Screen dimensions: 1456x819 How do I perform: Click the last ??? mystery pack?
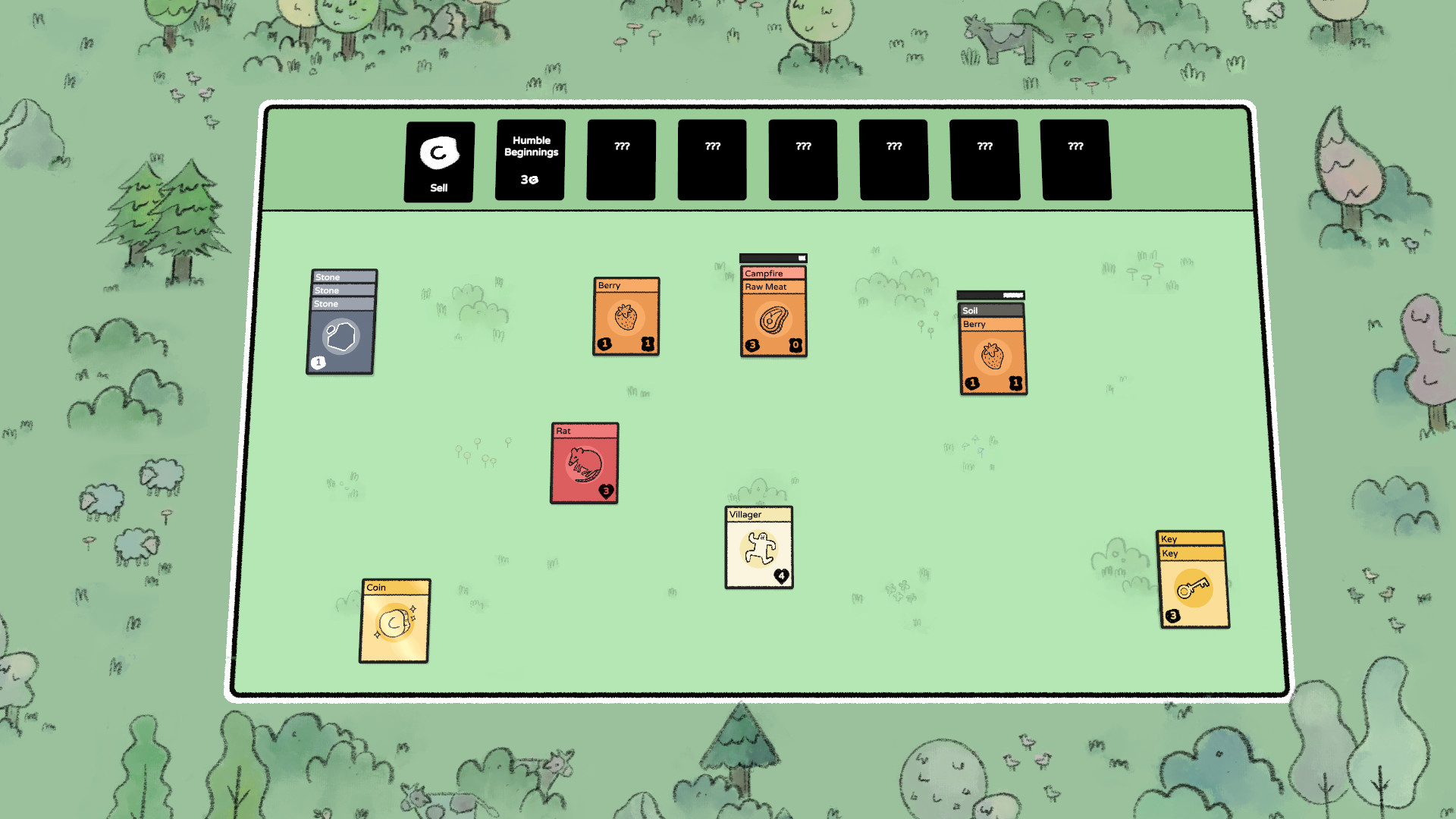pyautogui.click(x=1075, y=159)
